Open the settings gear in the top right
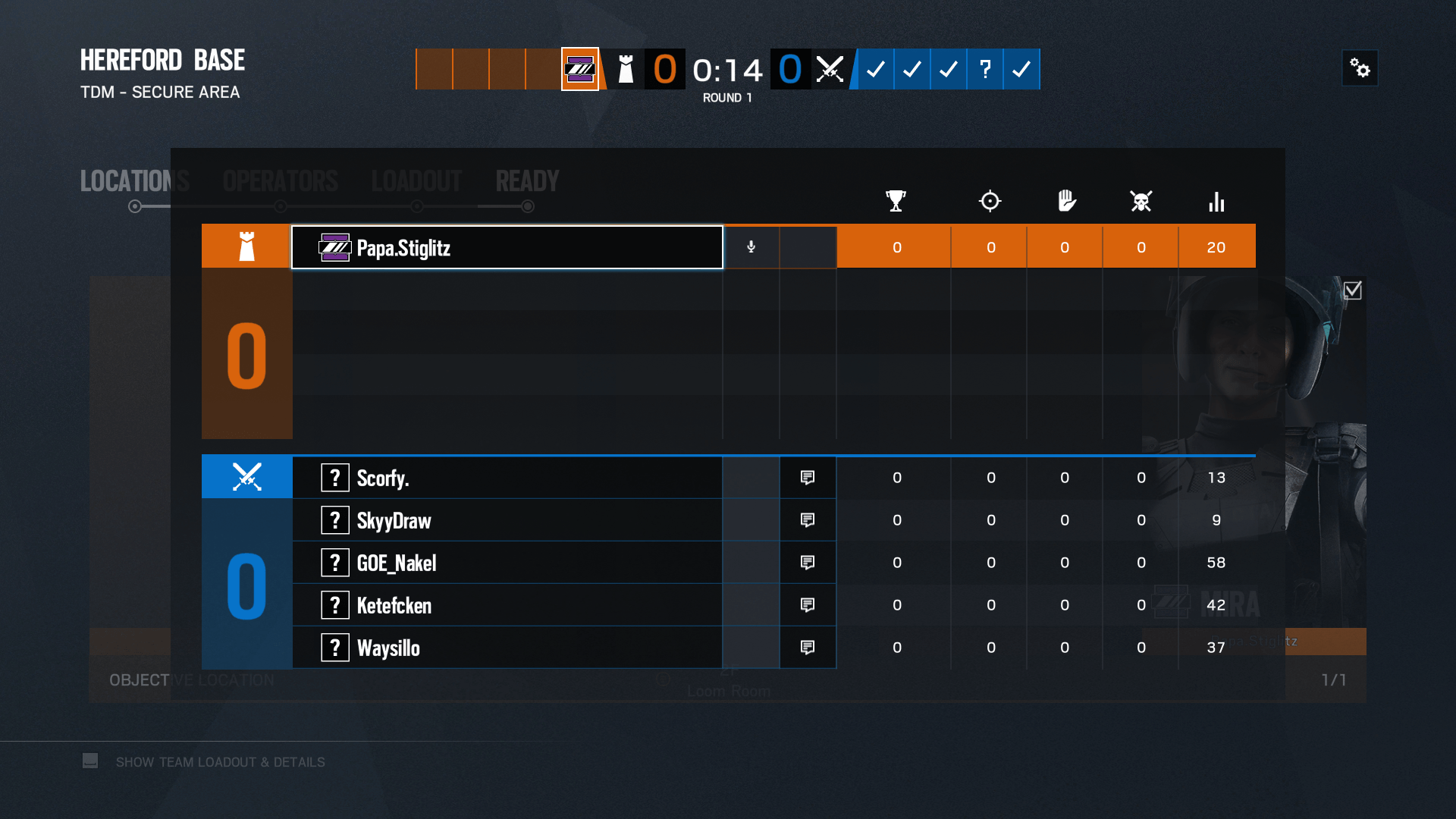The width and height of the screenshot is (1456, 819). tap(1360, 68)
